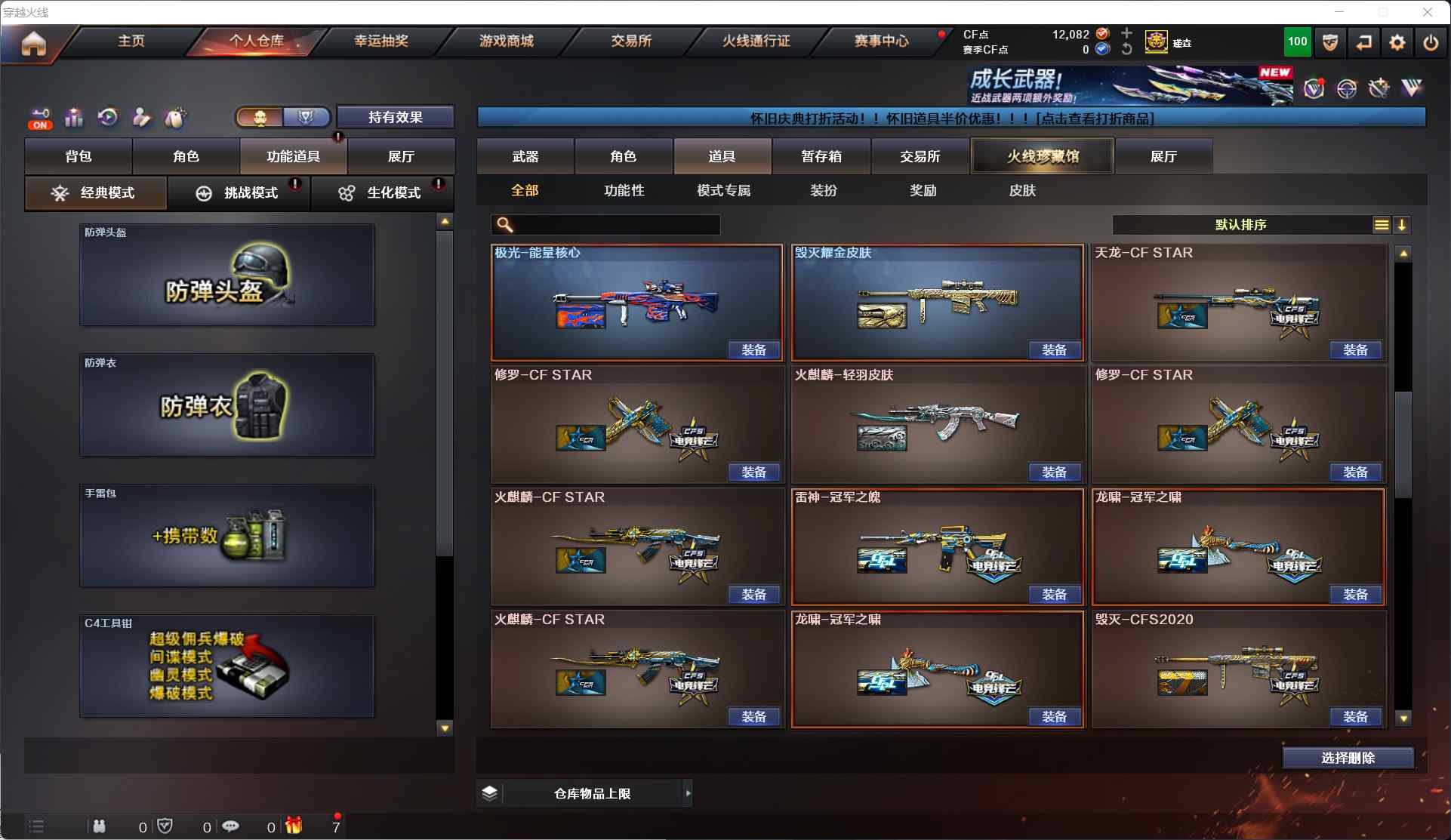
Task: Equip the 火麒麟-轻羽皮肤 skin
Action: [x=1054, y=472]
